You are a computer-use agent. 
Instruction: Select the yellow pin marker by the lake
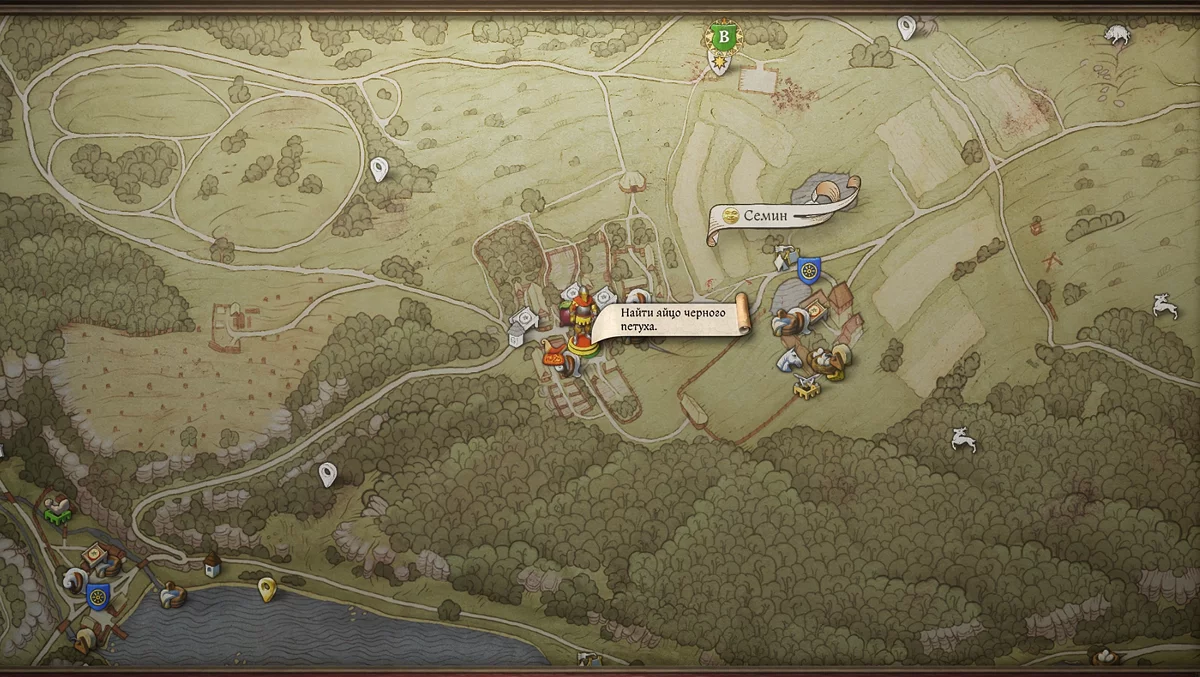[x=267, y=589]
